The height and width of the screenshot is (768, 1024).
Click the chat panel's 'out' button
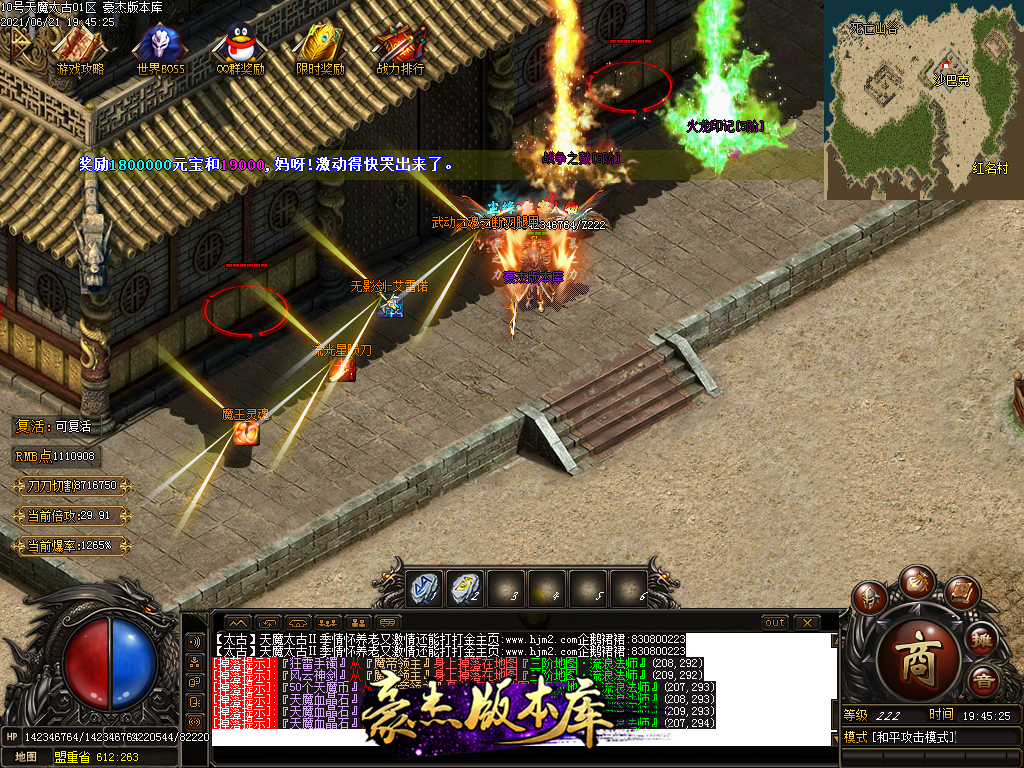click(774, 623)
